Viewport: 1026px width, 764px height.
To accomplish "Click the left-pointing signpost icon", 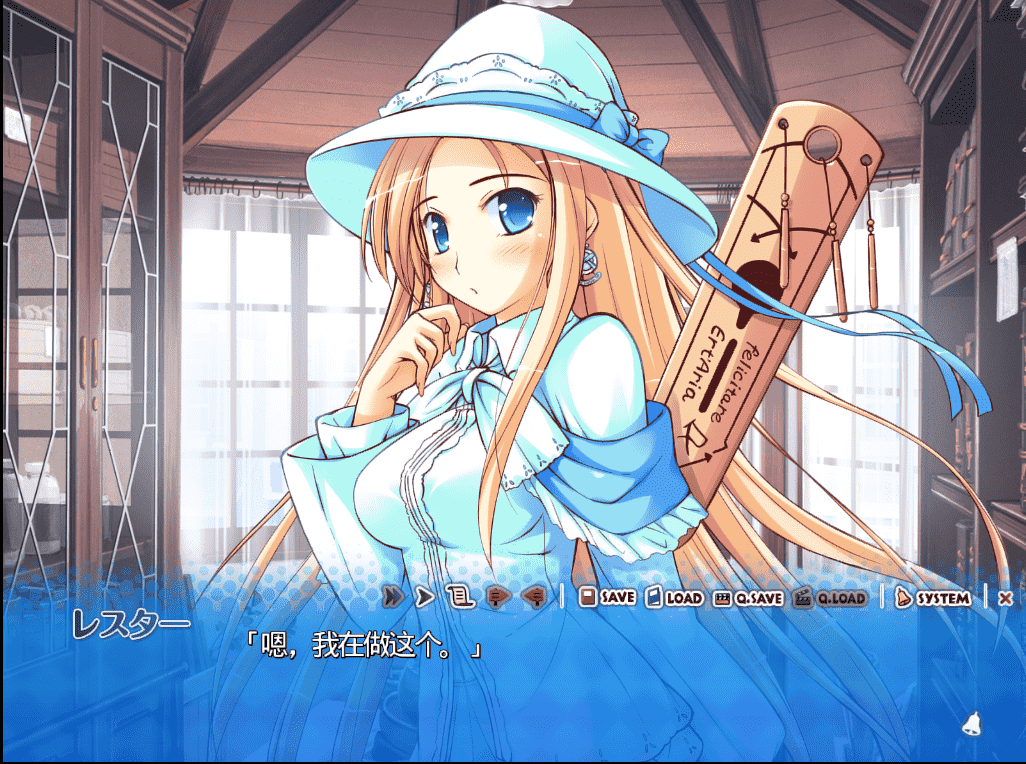I will [533, 597].
